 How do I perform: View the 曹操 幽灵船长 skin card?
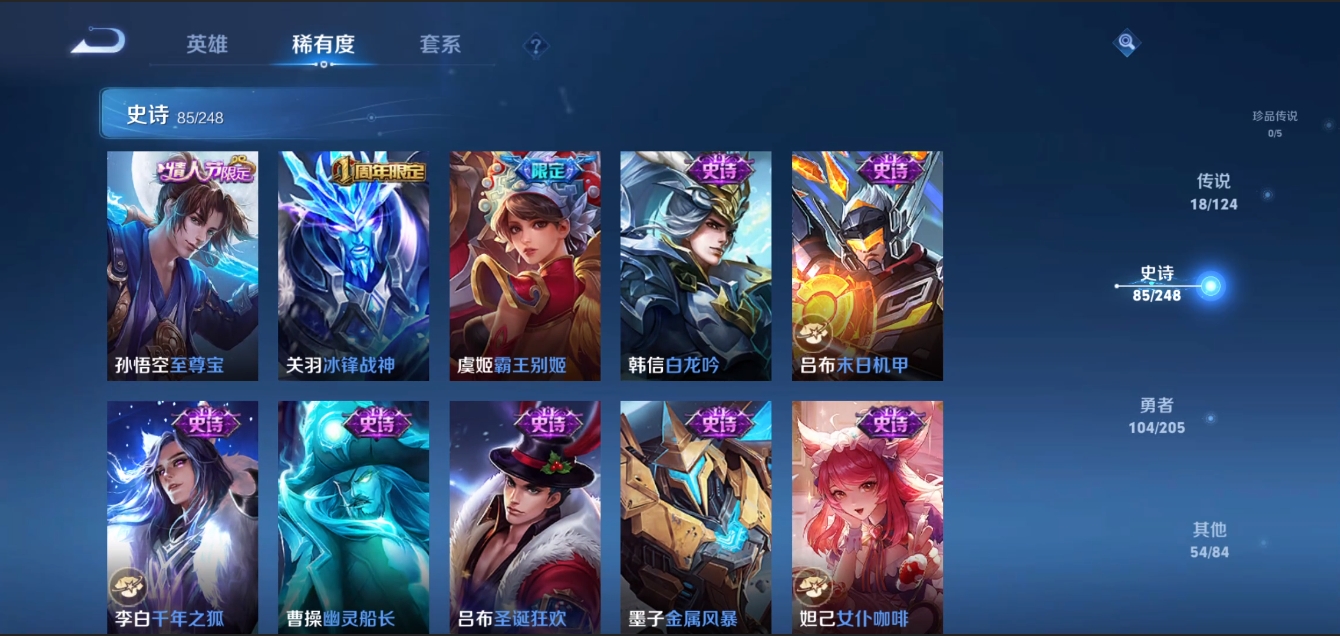coord(353,516)
